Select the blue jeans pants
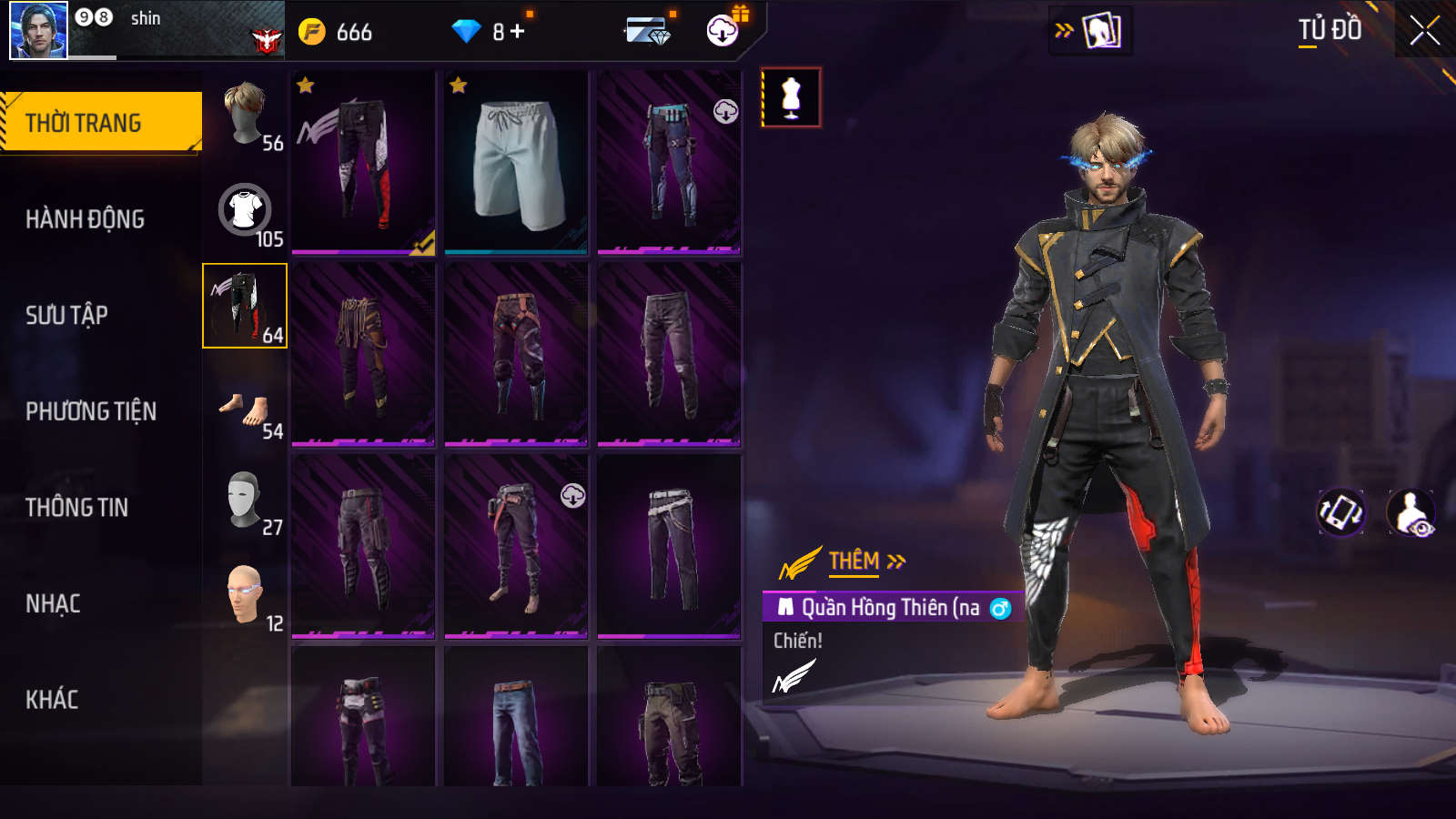Viewport: 1456px width, 819px height. pos(516,728)
